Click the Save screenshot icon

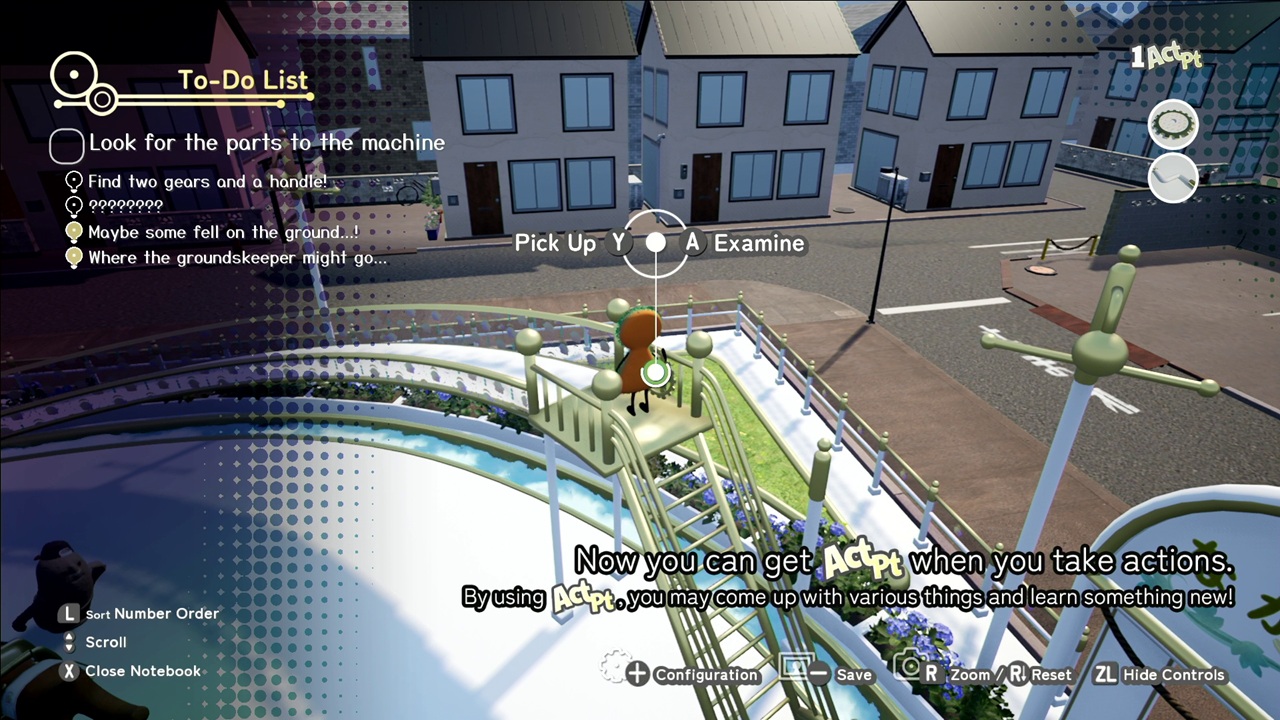(797, 672)
